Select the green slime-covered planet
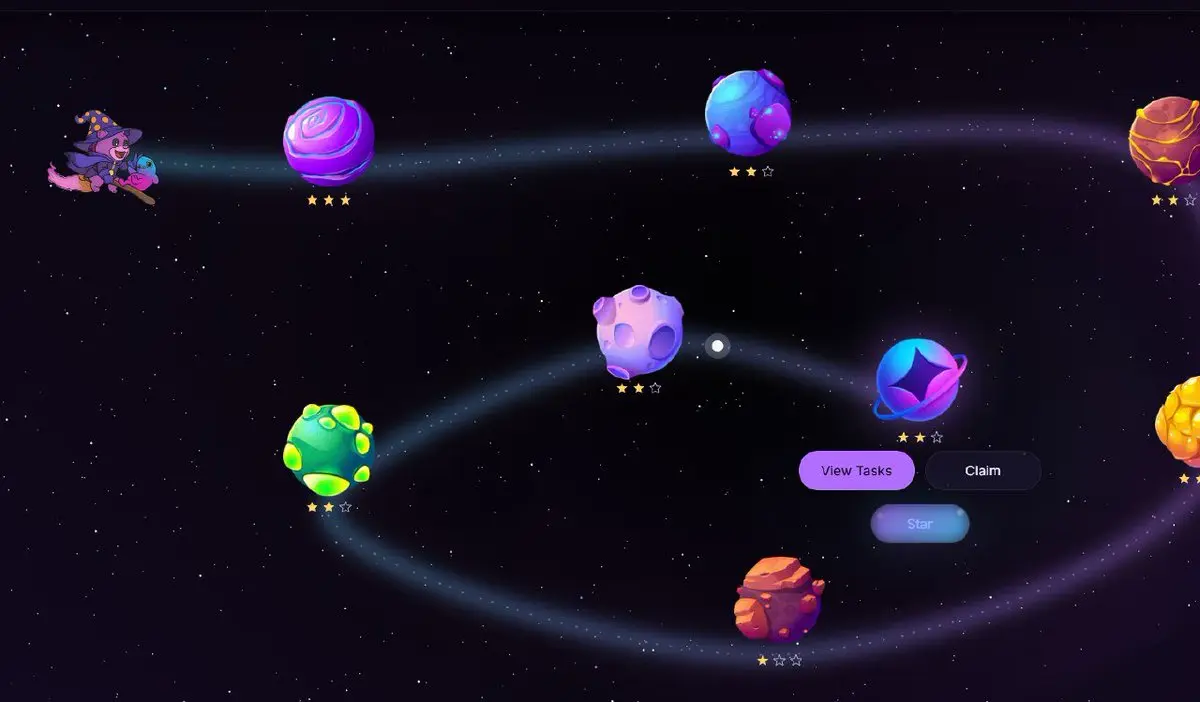 point(329,449)
